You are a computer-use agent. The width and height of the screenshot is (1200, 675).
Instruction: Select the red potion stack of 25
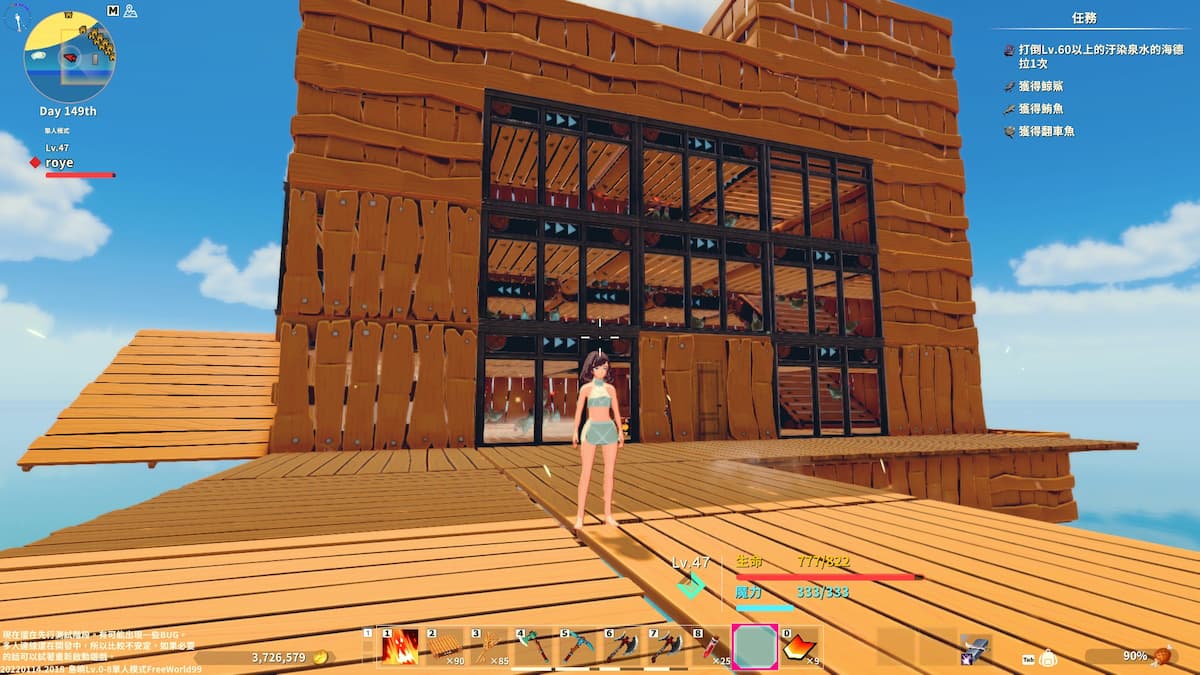pyautogui.click(x=711, y=647)
